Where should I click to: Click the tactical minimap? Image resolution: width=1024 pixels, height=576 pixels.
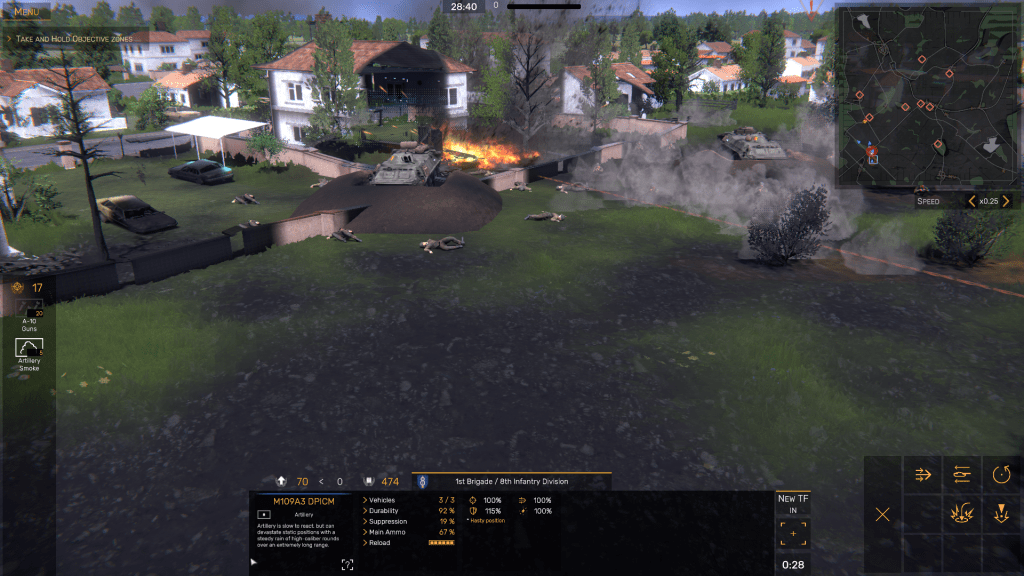click(x=927, y=96)
